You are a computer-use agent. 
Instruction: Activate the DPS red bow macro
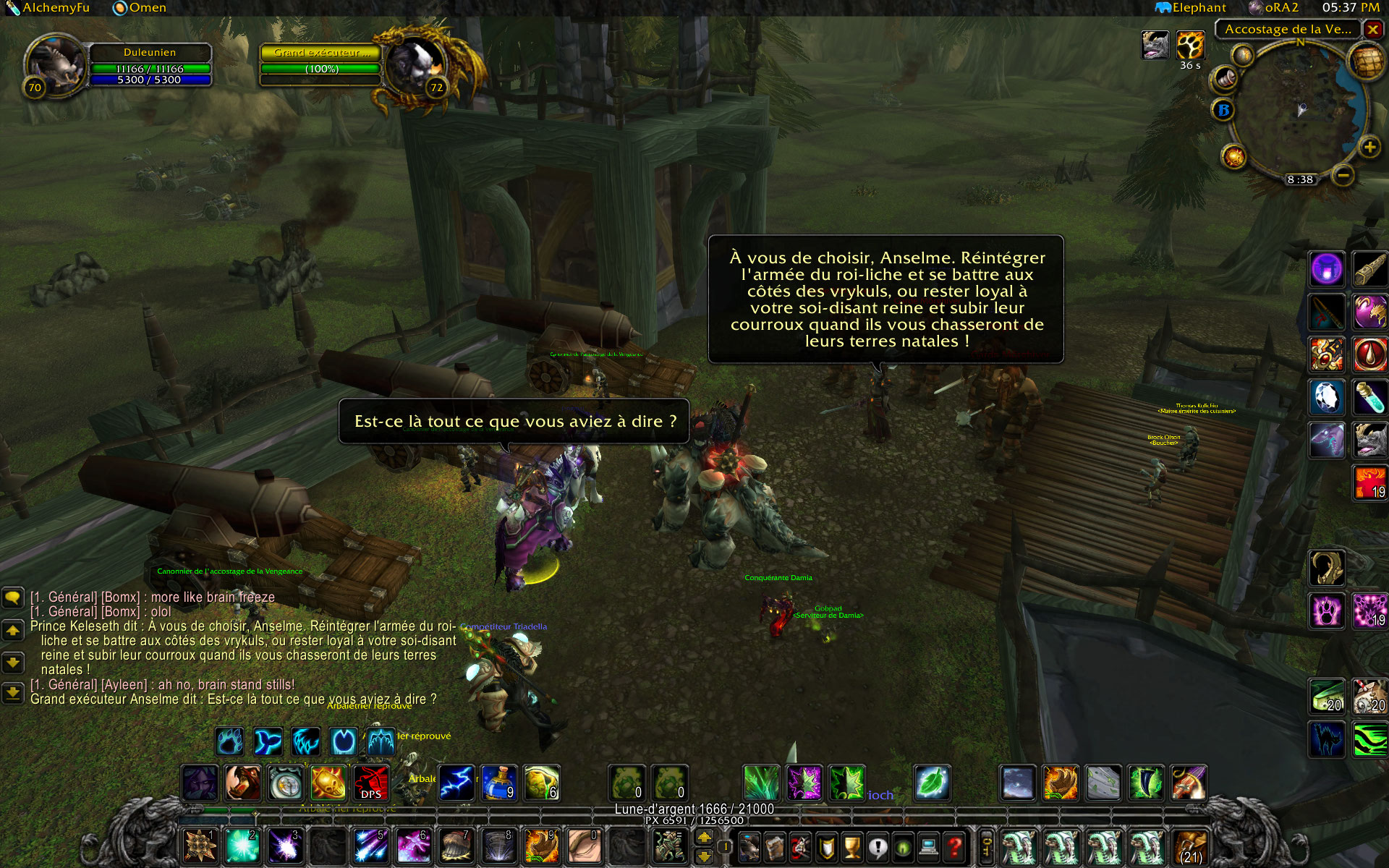tap(371, 783)
